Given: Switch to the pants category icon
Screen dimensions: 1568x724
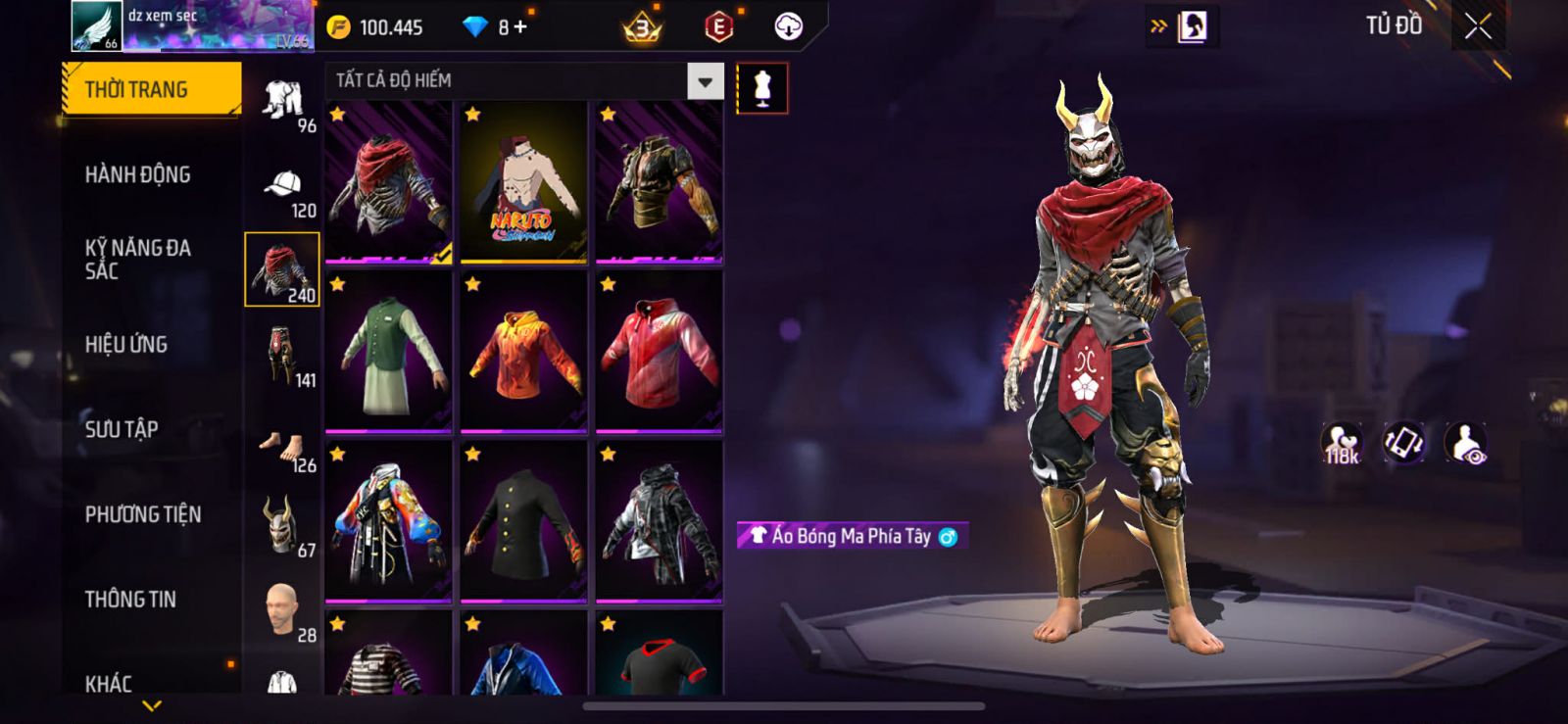Looking at the screenshot, I should [283, 359].
